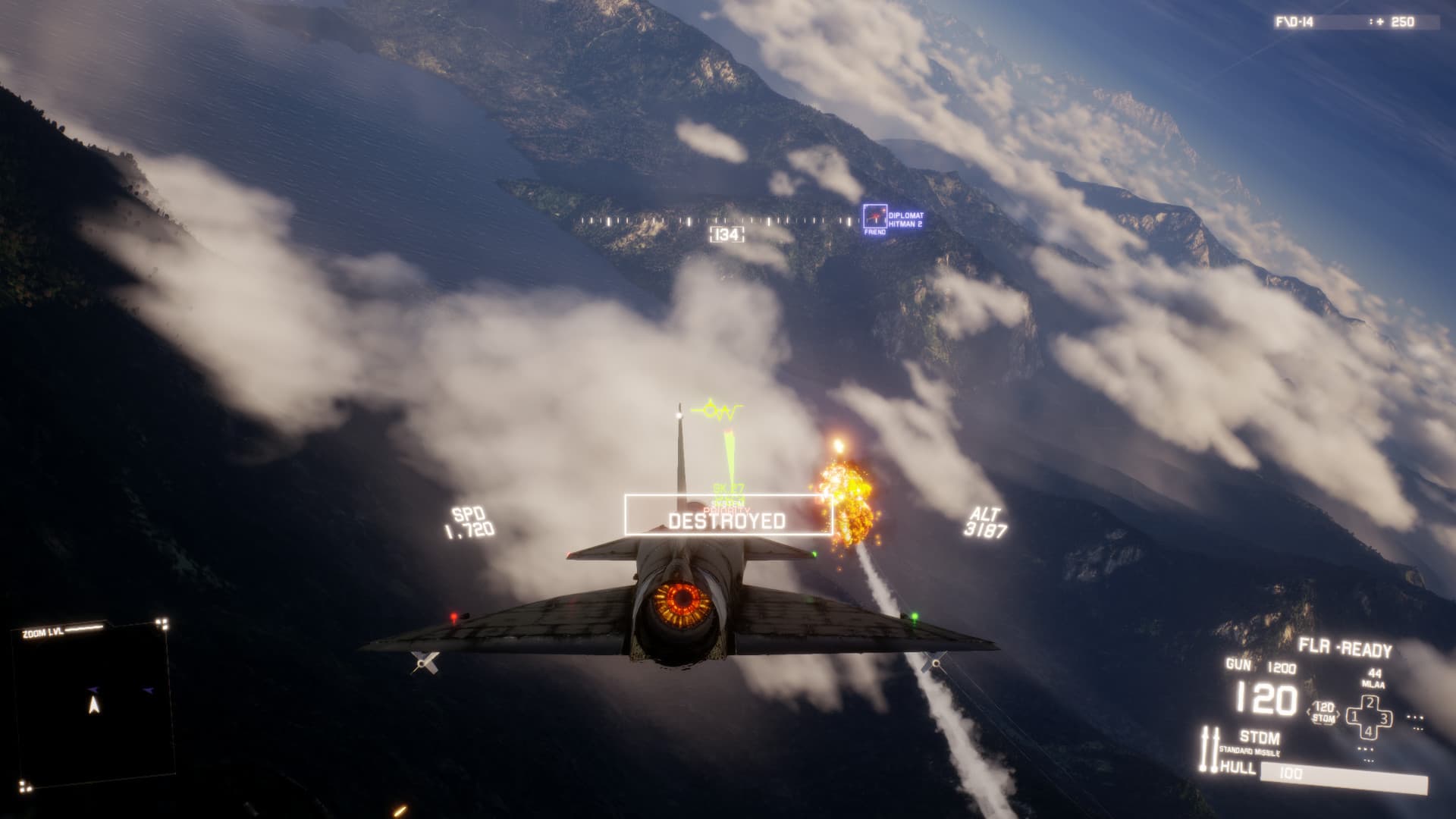Select weapon slot 2 at top of d-pad
Viewport: 1456px width, 819px height.
coord(1370,702)
